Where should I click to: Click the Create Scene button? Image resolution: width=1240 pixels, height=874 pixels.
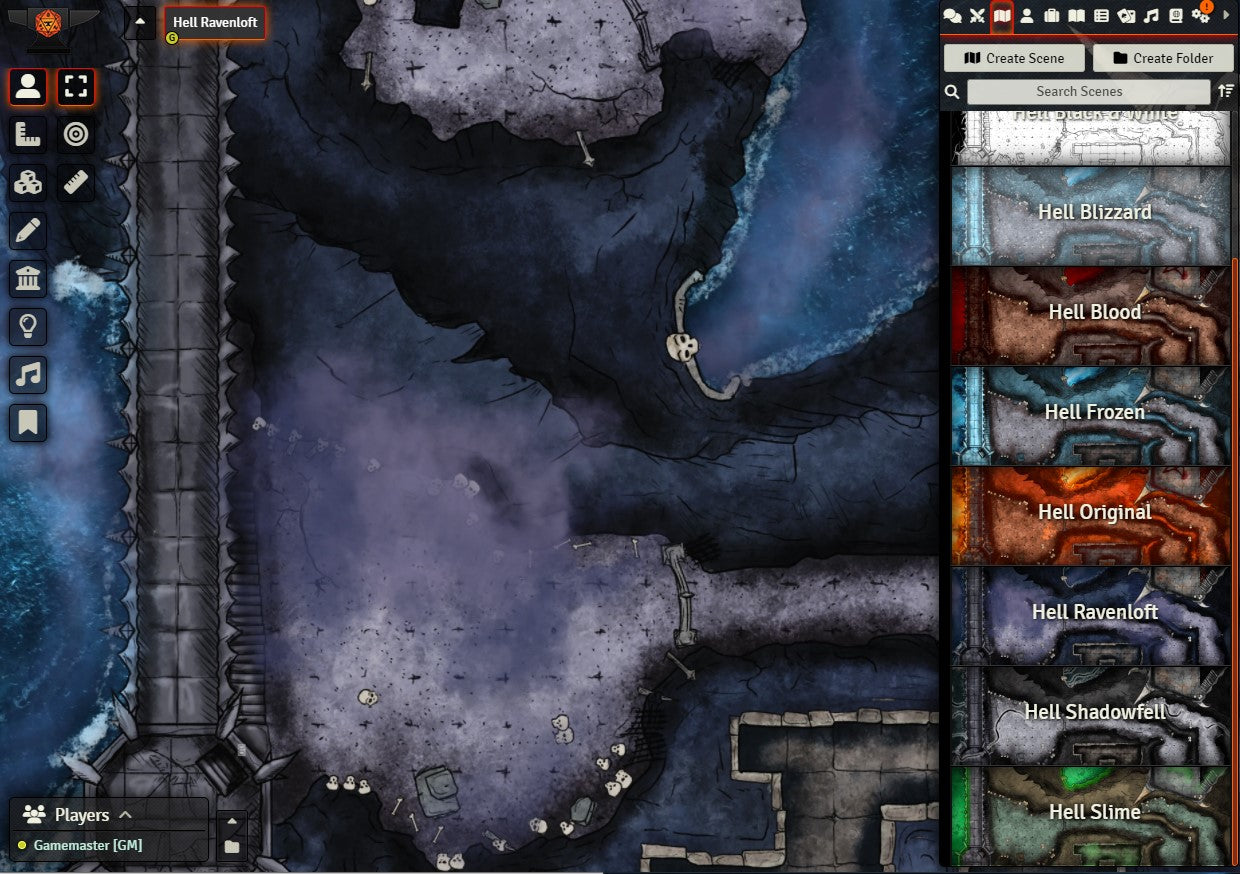click(1014, 58)
